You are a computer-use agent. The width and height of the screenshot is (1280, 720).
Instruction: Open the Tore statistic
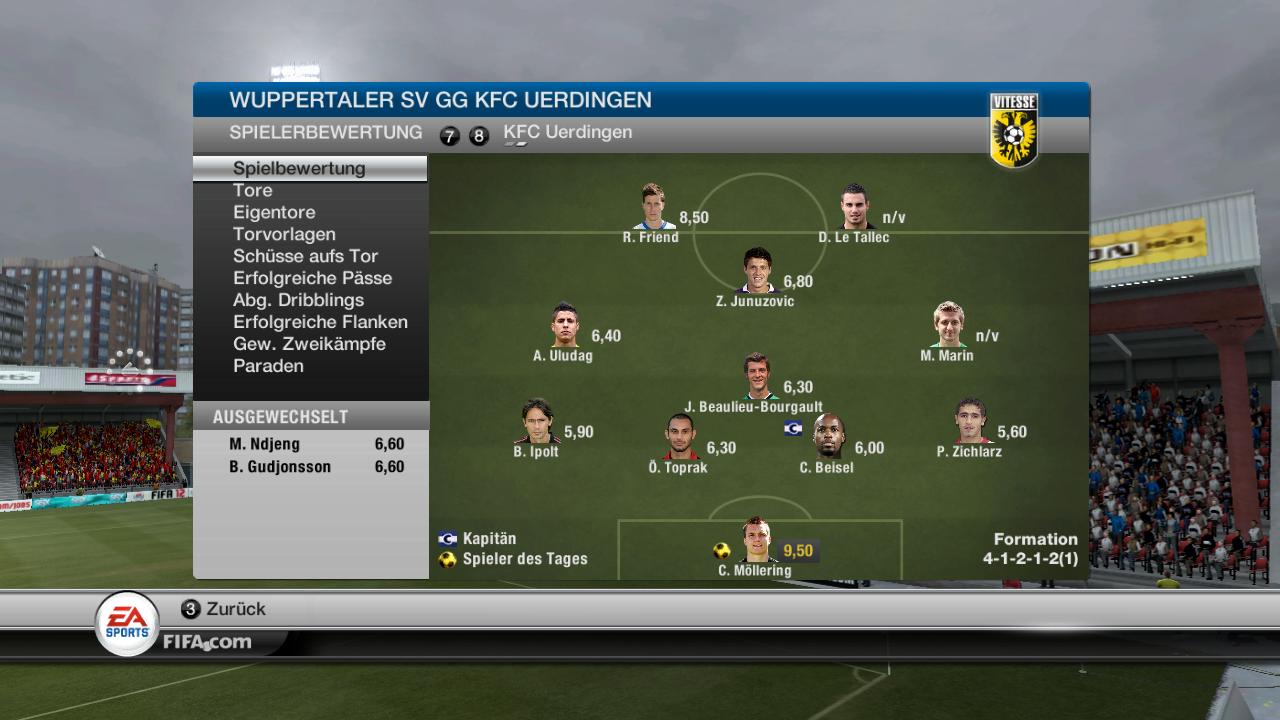253,190
